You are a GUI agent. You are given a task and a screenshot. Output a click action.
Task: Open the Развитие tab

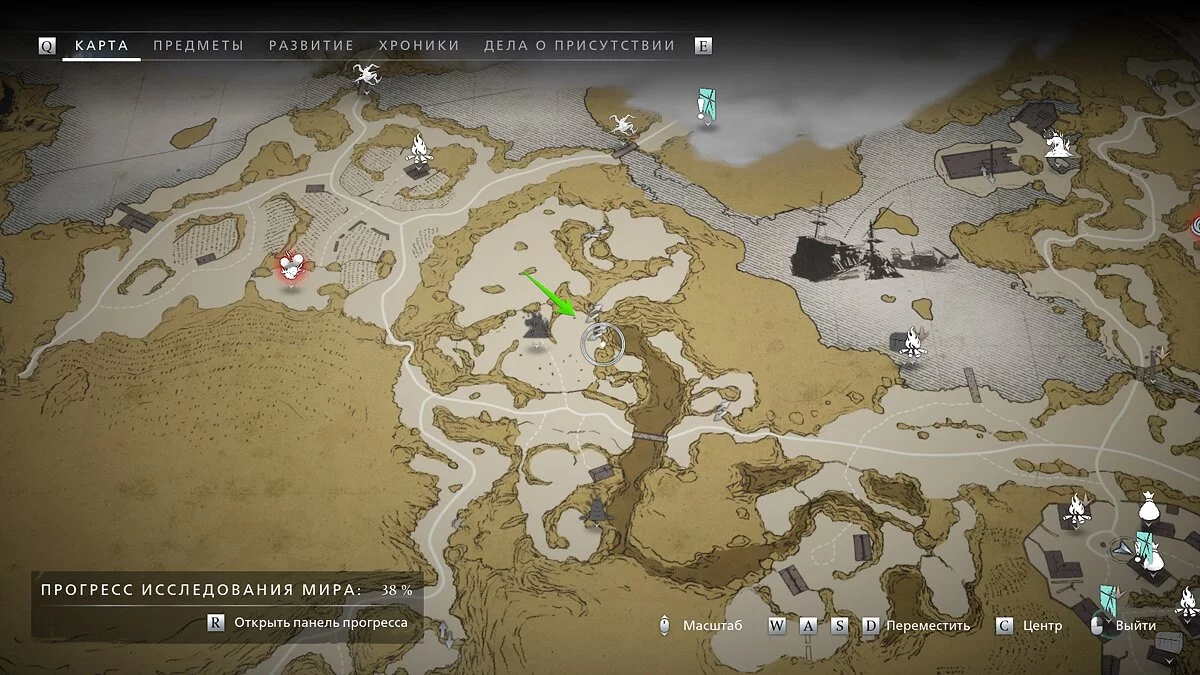pos(311,46)
